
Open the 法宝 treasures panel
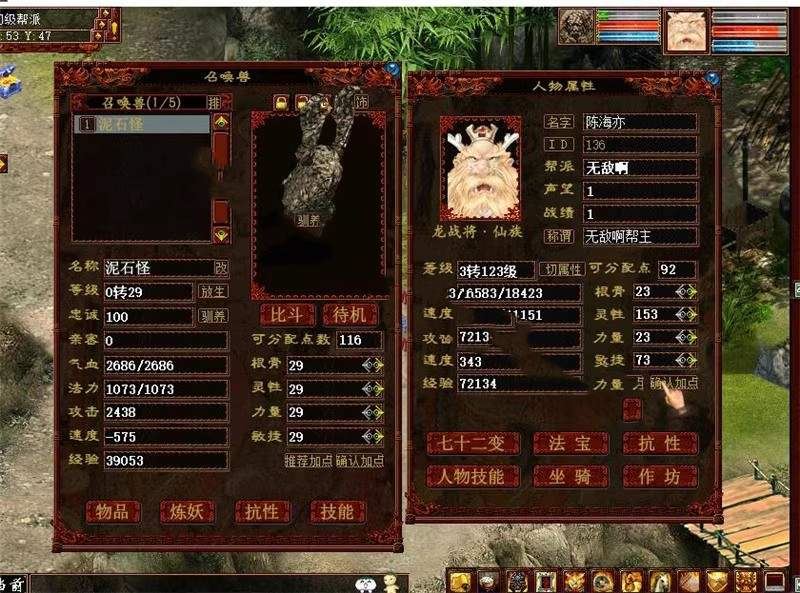pos(570,443)
